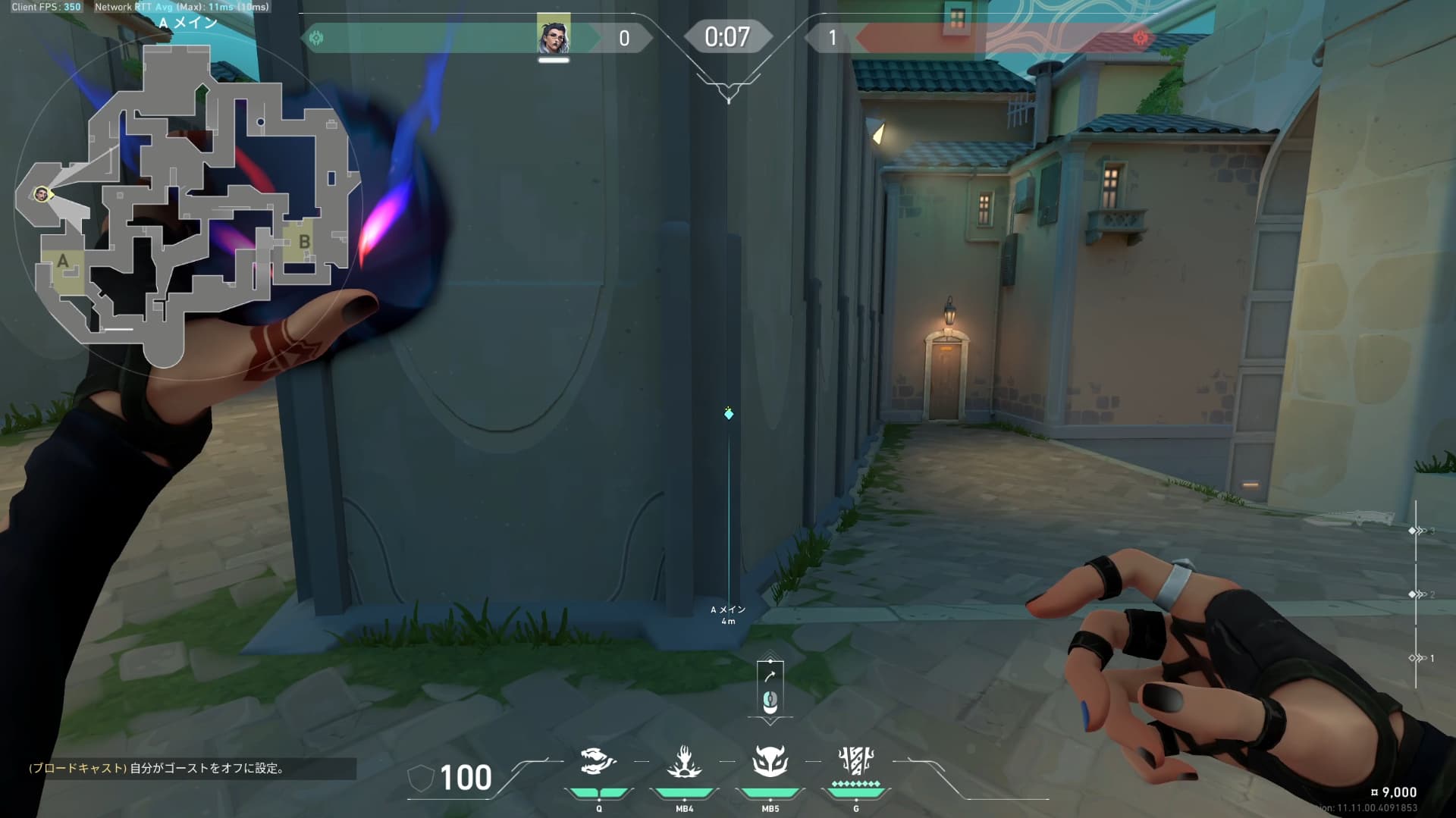Screen dimensions: 1456x818
Task: Activate the Prowler jaws ability icon
Action: click(598, 761)
